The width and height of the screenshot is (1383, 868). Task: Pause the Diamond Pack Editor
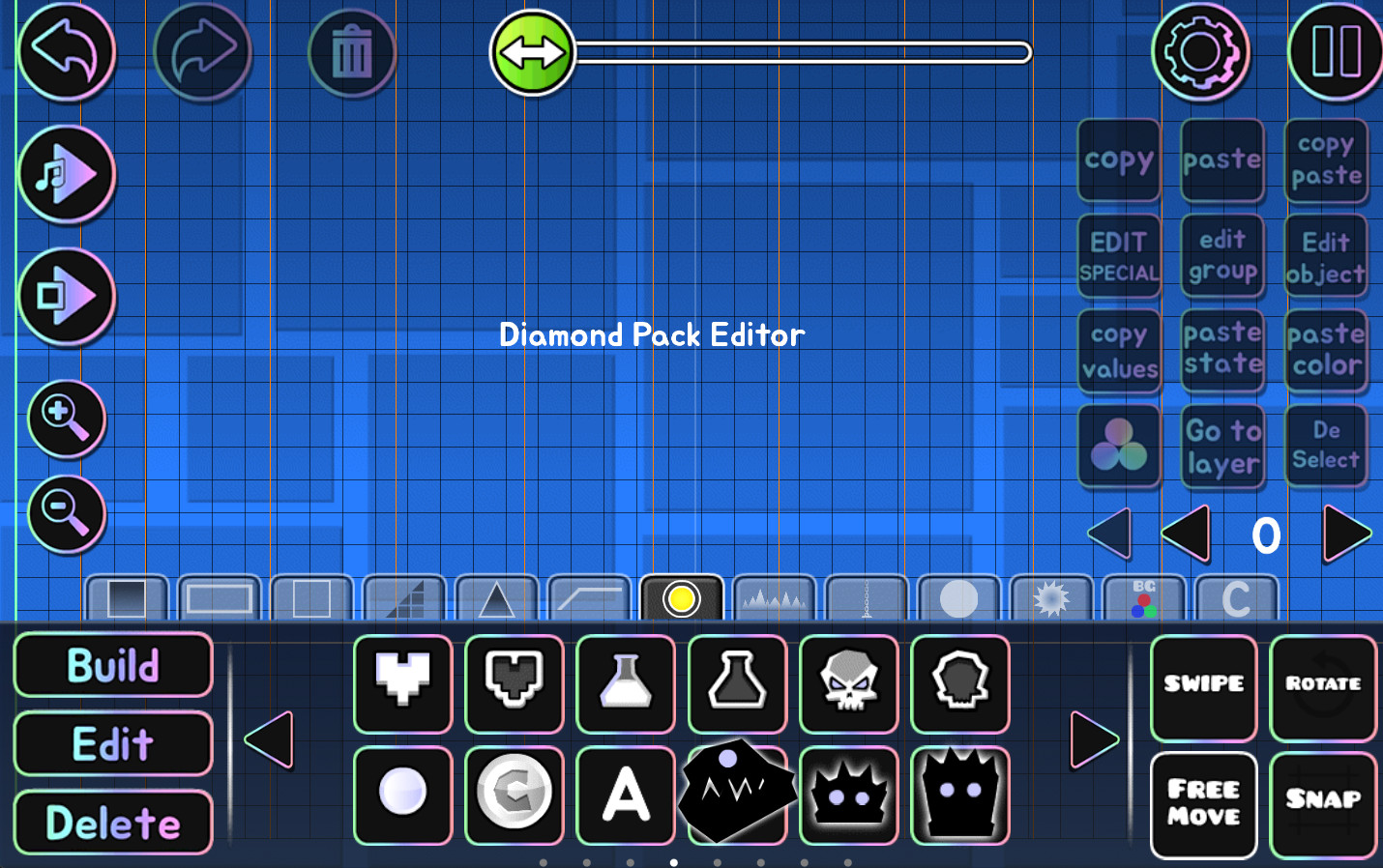pos(1336,52)
